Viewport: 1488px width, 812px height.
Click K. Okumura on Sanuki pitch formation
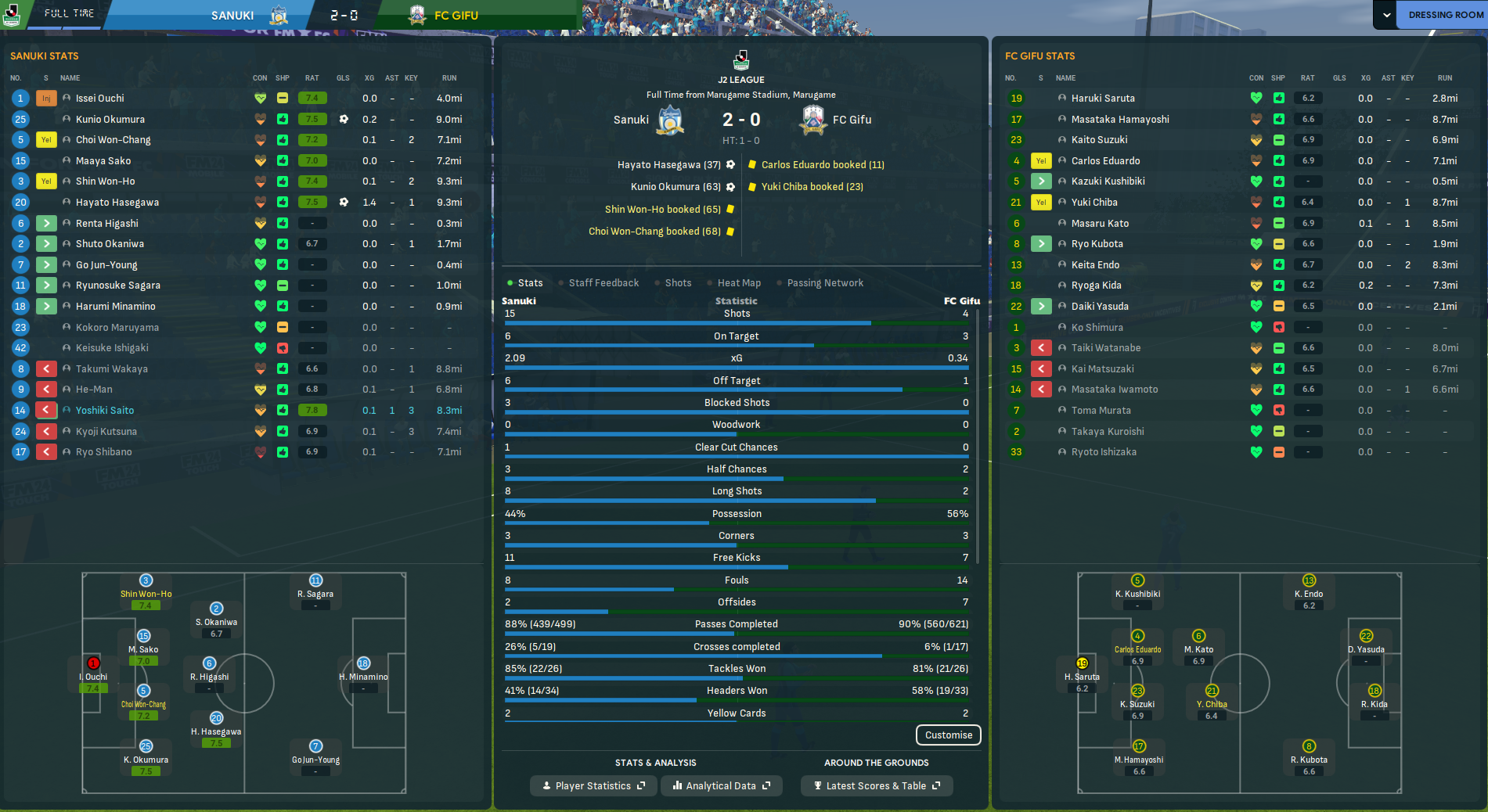[x=146, y=759]
